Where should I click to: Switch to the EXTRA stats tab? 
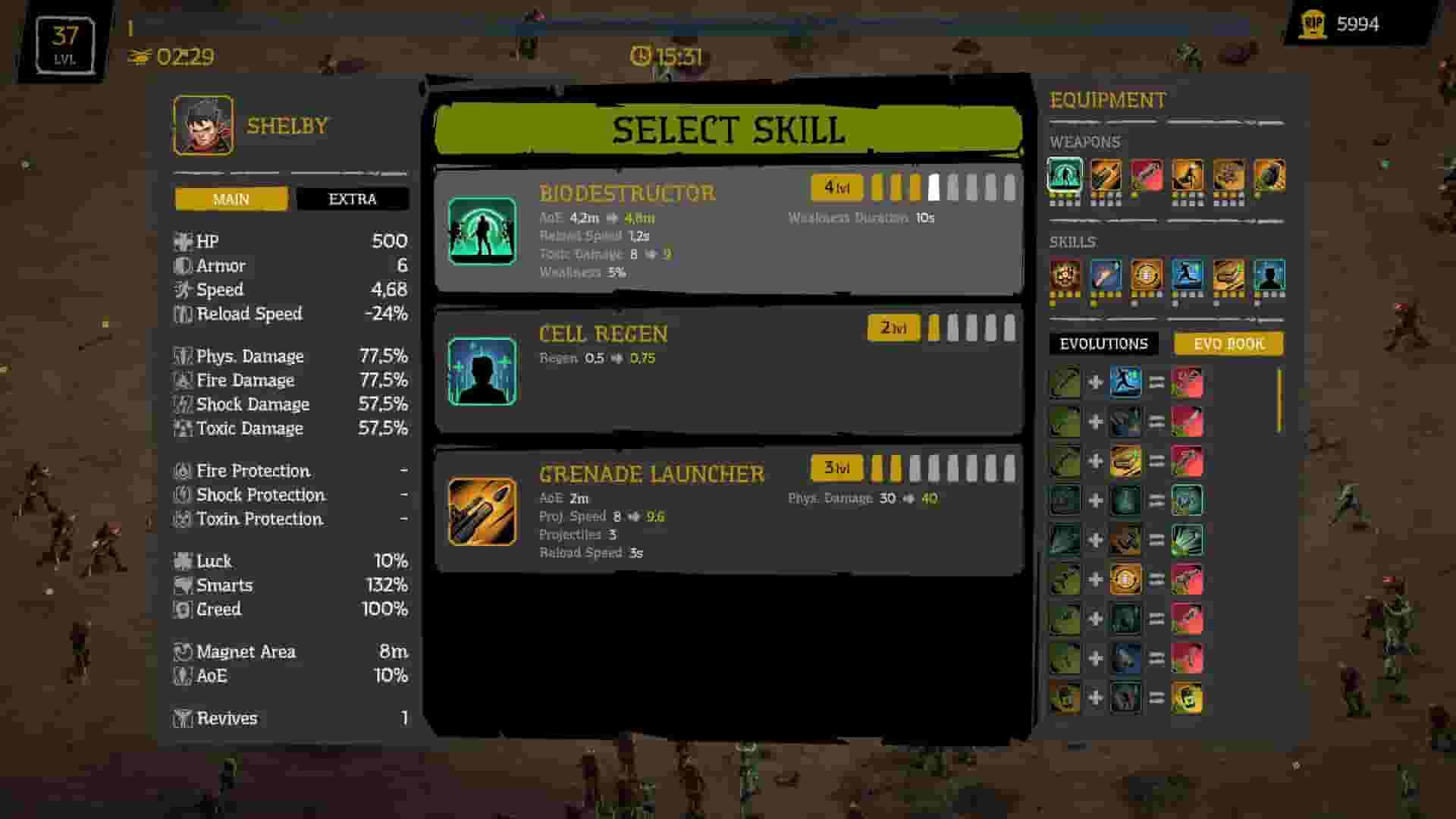click(353, 199)
